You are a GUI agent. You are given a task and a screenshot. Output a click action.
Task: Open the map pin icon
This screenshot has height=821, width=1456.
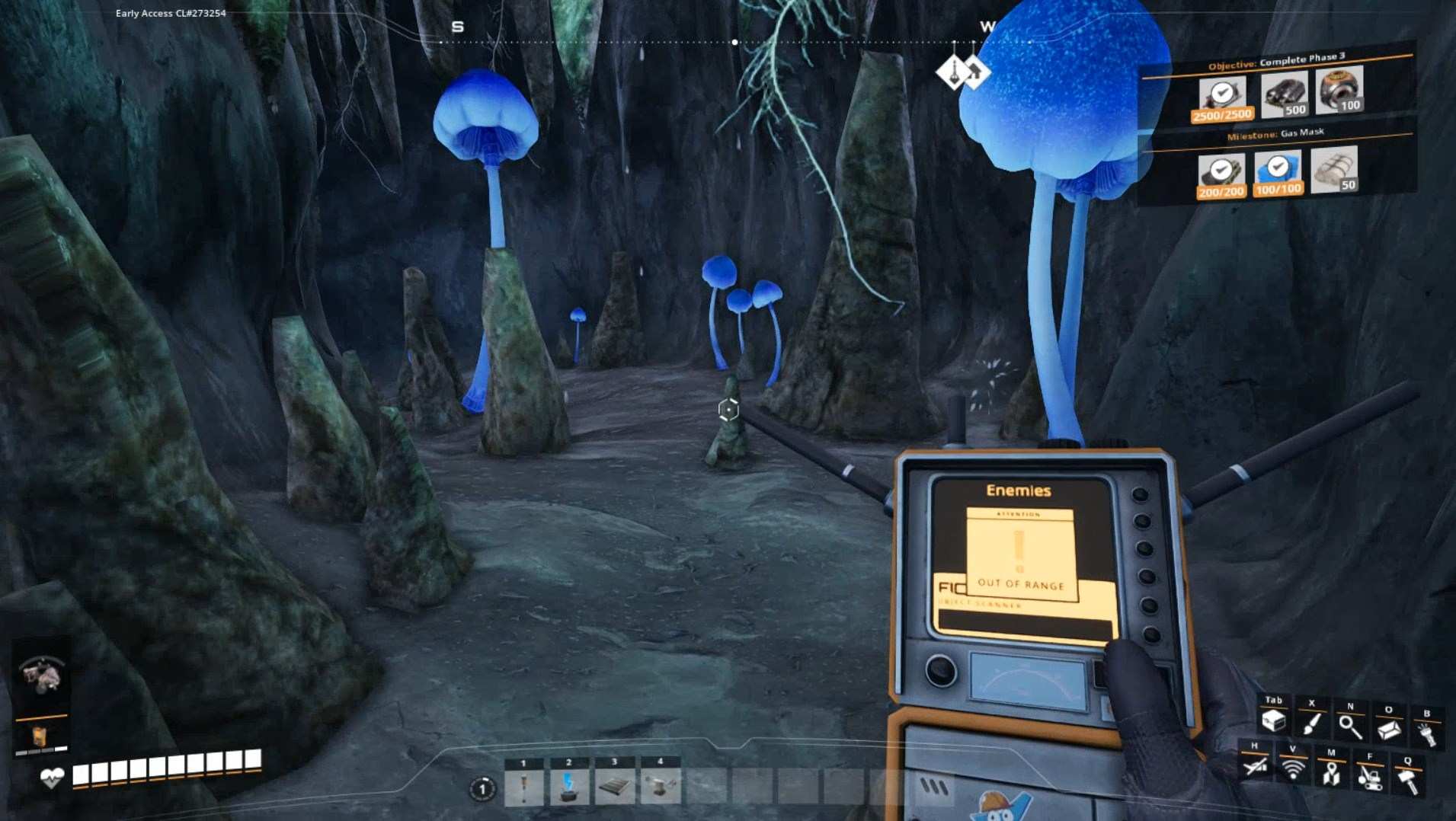(x=1331, y=773)
